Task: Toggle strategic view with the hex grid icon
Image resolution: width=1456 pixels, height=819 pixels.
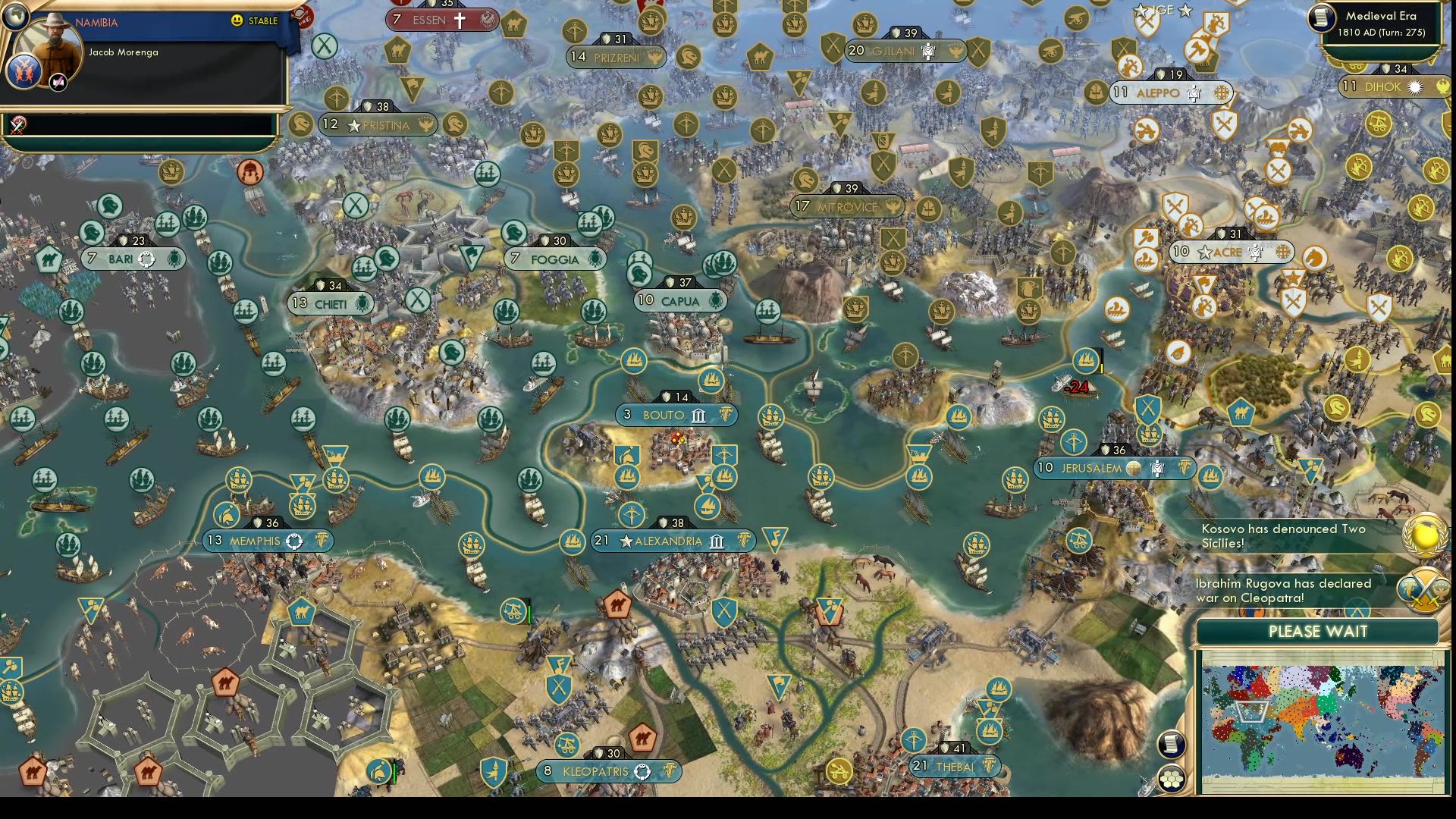Action: click(1173, 777)
